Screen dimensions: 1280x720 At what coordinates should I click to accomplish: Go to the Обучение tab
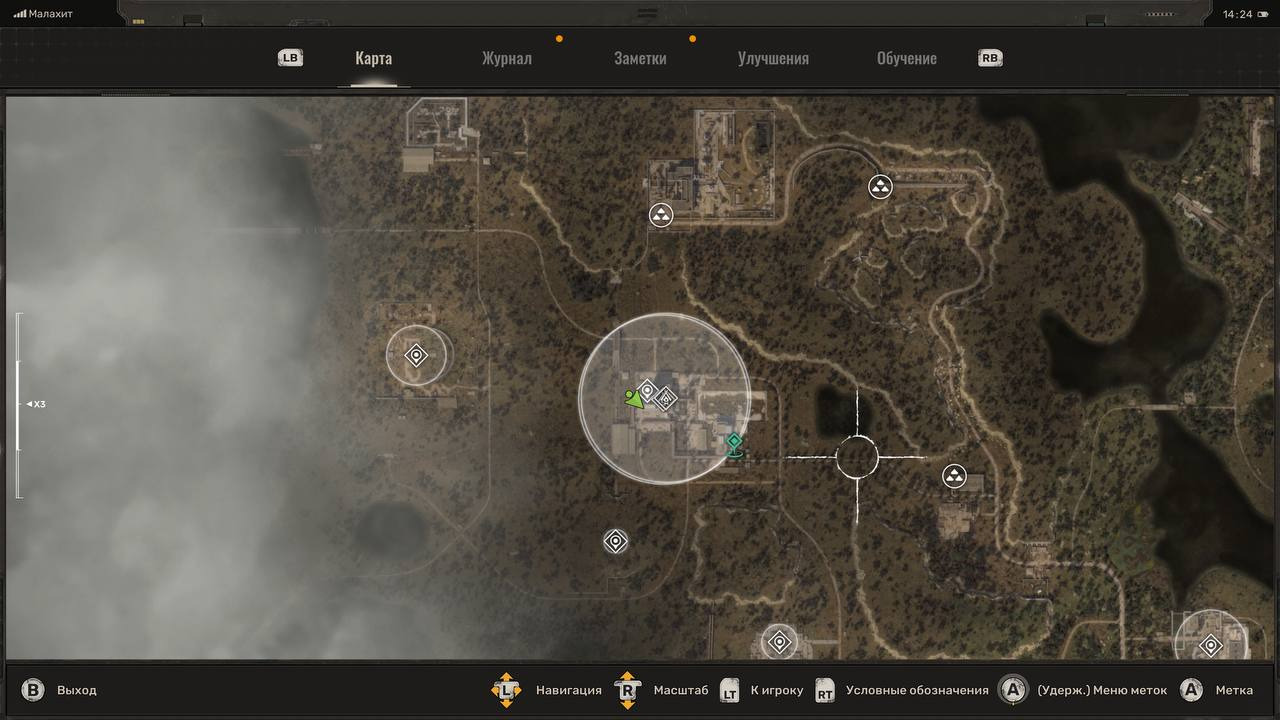click(906, 58)
